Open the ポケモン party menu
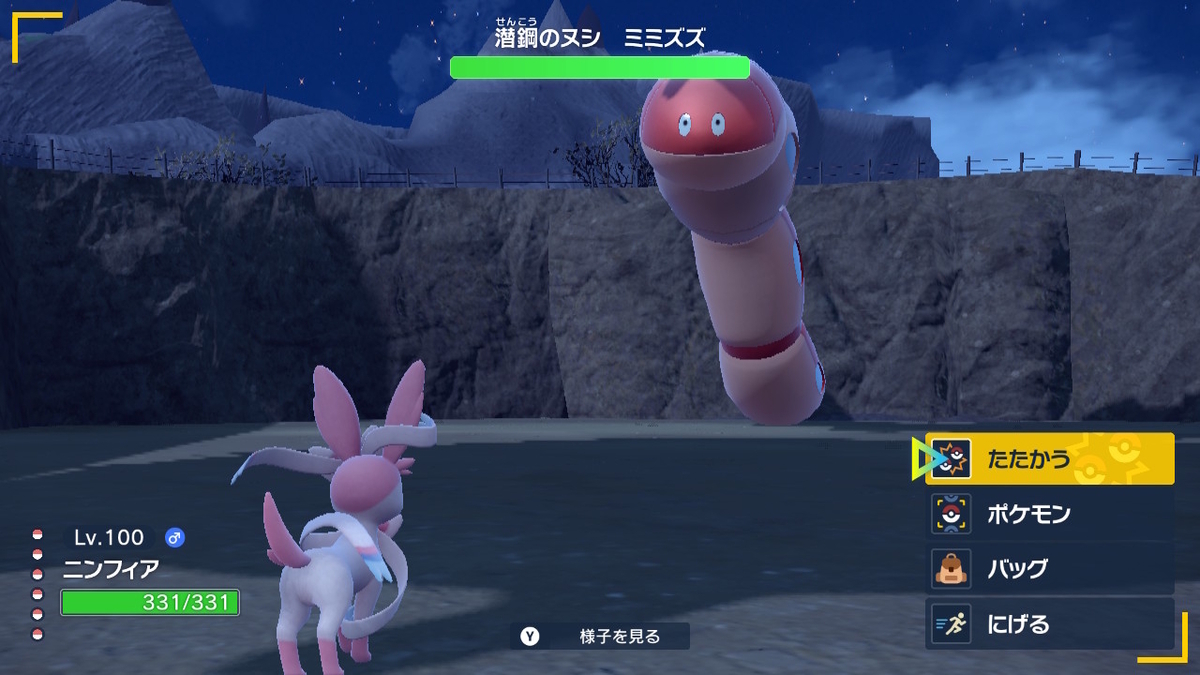 click(1049, 514)
